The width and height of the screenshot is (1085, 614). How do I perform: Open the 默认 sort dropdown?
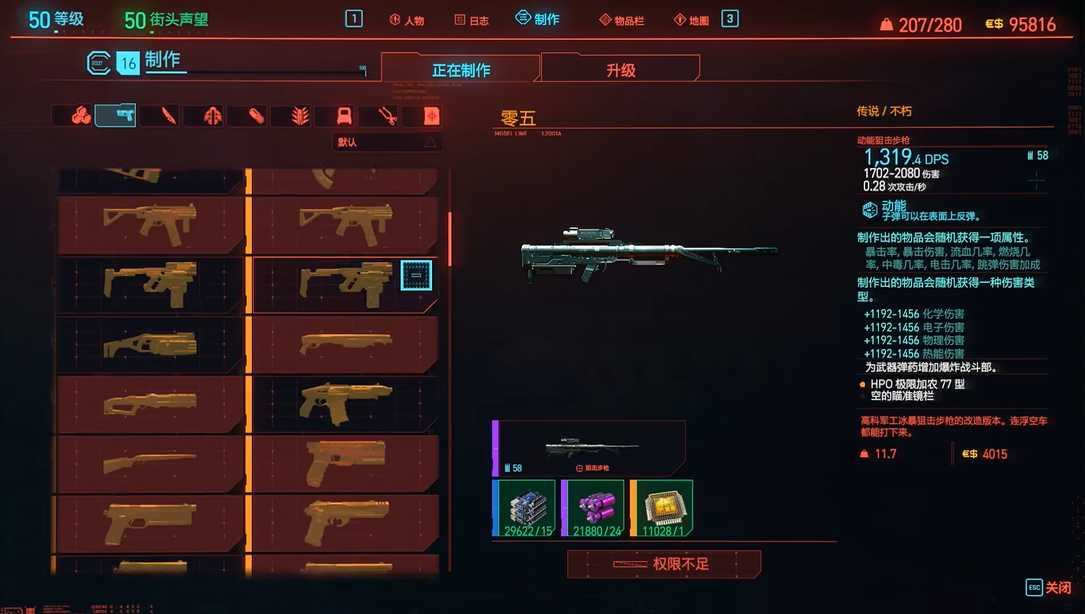(x=388, y=142)
